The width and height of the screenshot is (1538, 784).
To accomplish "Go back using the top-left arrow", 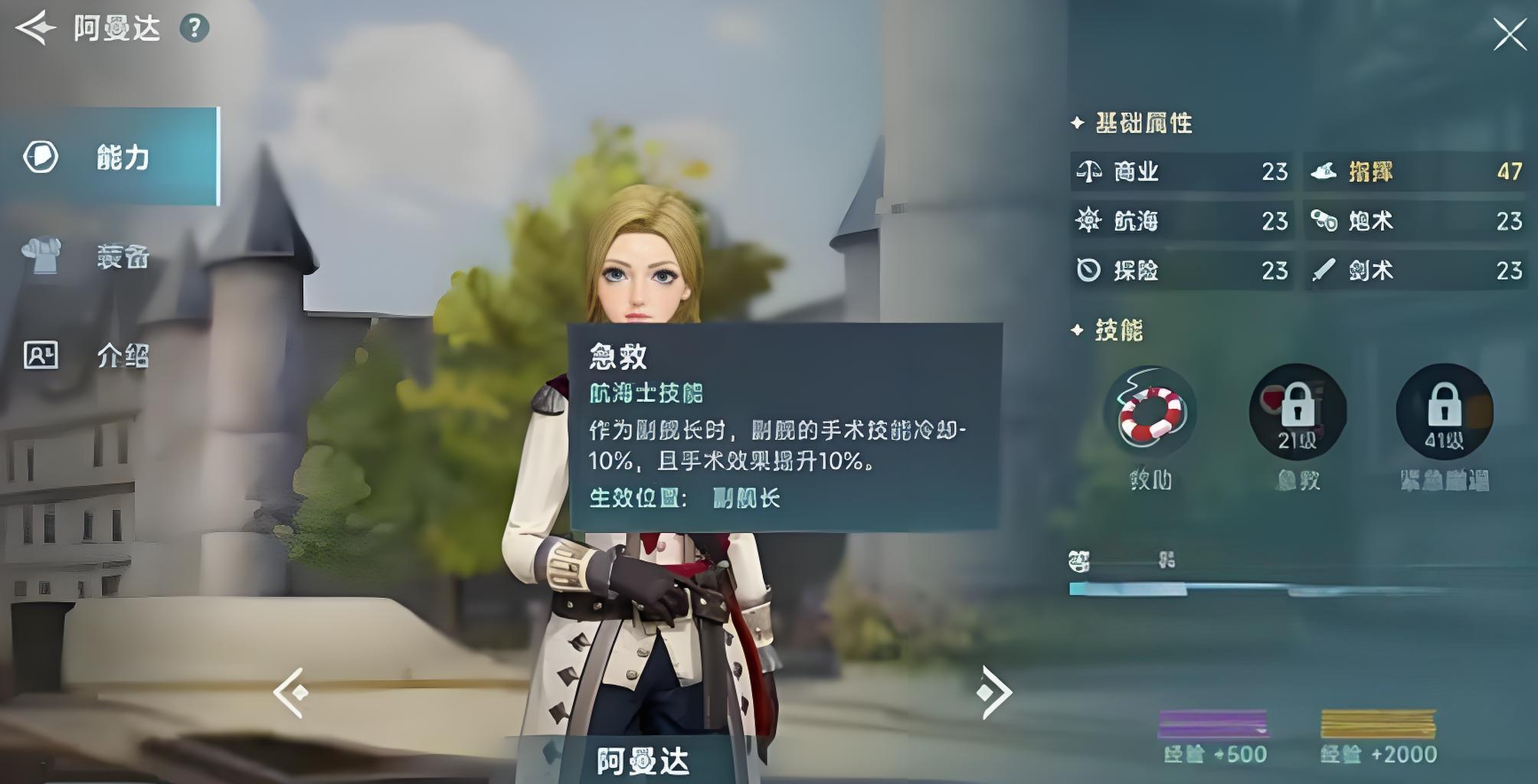I will [x=35, y=28].
